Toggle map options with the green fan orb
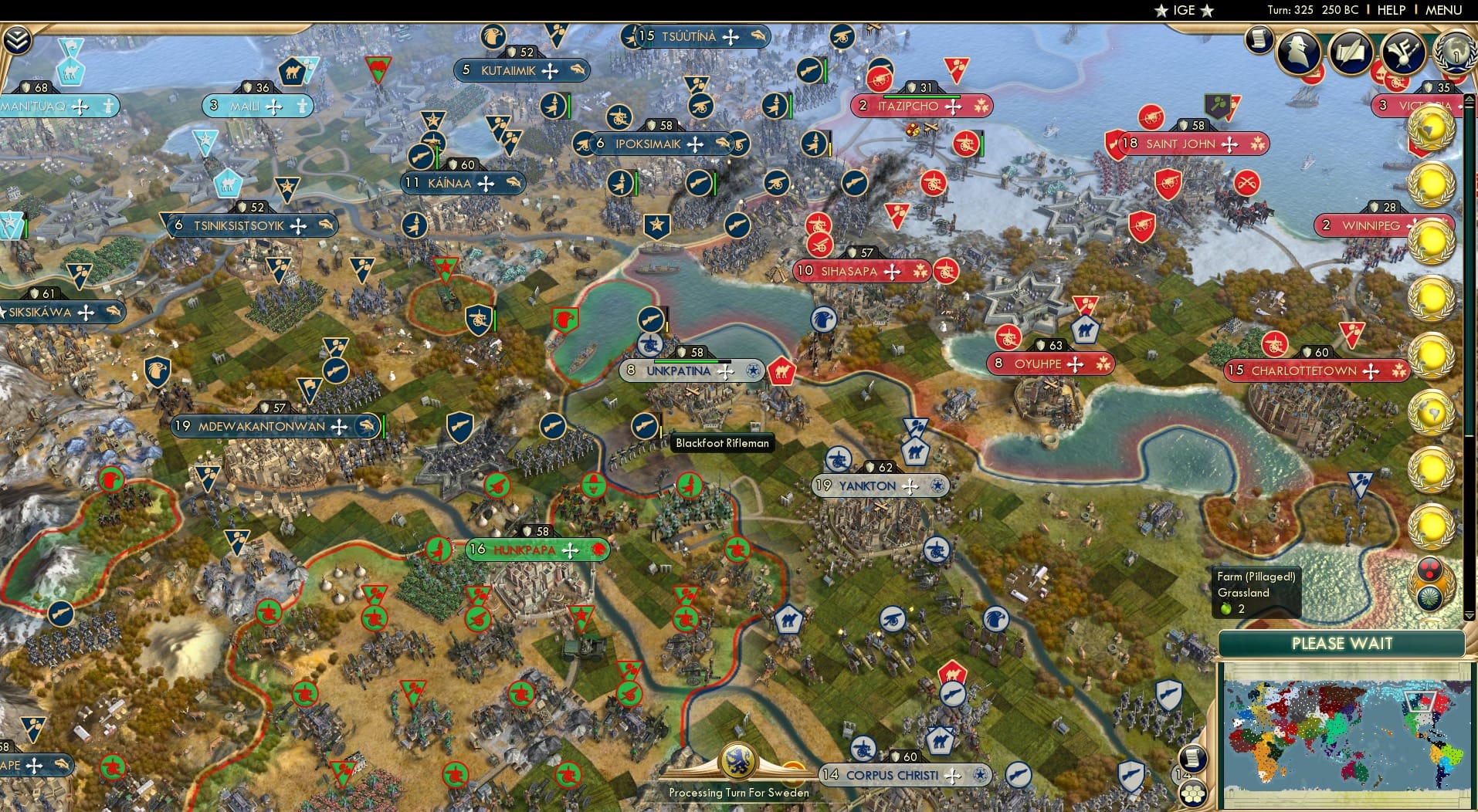The width and height of the screenshot is (1478, 812). click(x=1430, y=597)
